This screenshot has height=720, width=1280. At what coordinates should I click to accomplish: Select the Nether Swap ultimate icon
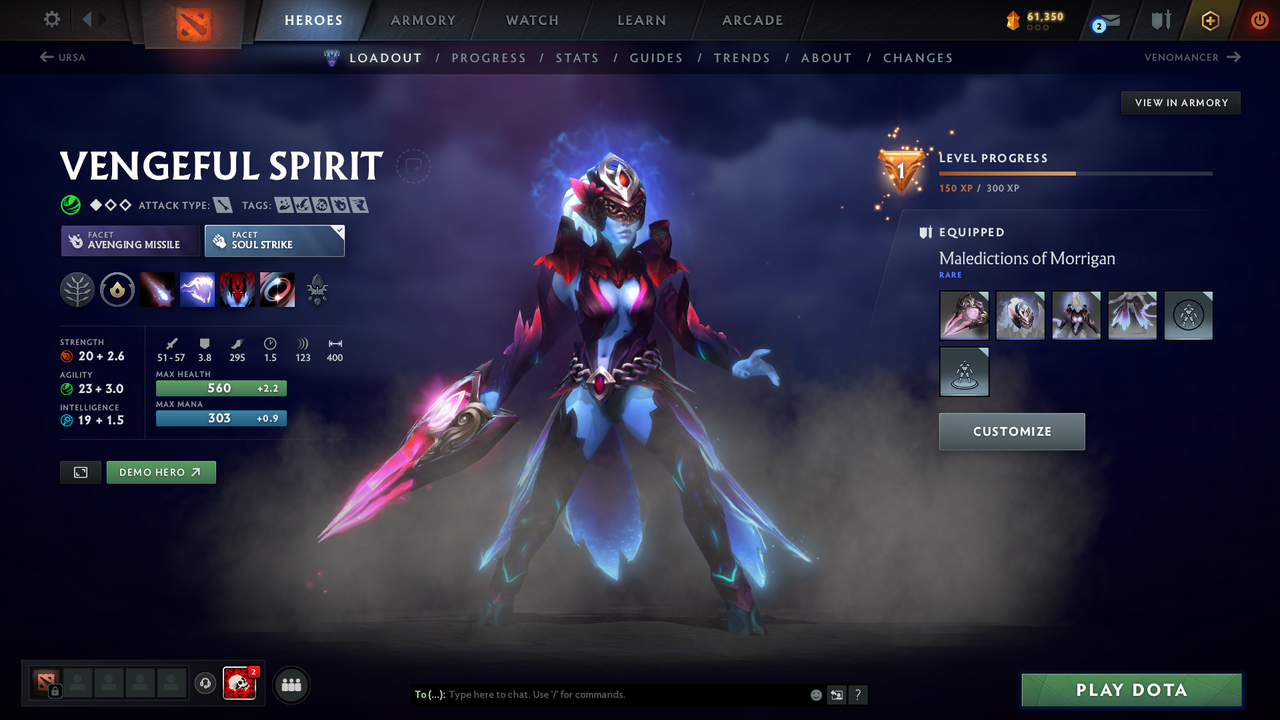click(x=277, y=290)
